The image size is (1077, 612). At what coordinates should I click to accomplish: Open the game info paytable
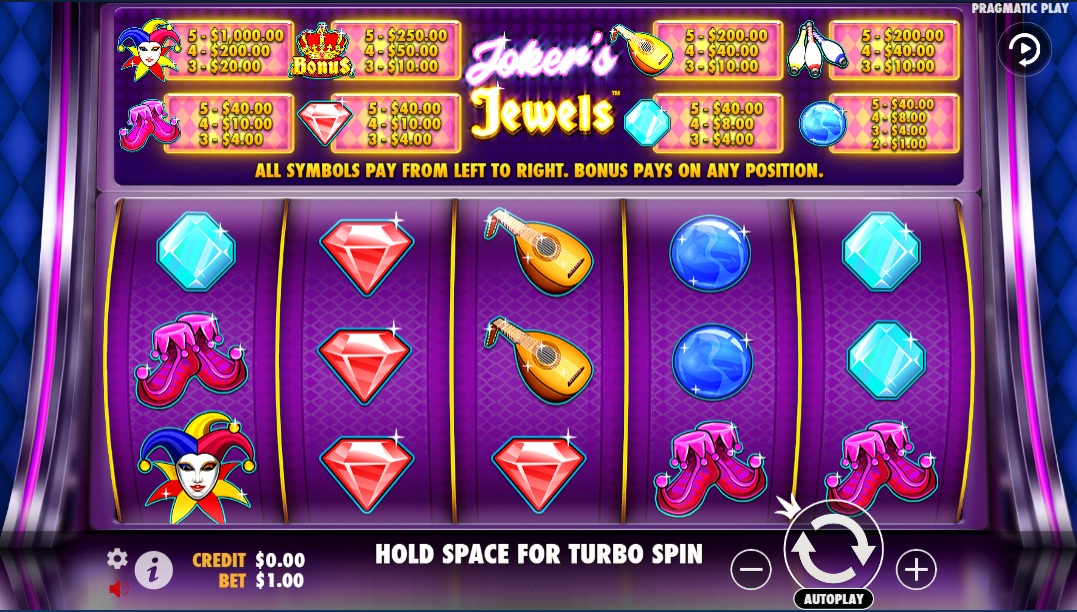pos(153,569)
